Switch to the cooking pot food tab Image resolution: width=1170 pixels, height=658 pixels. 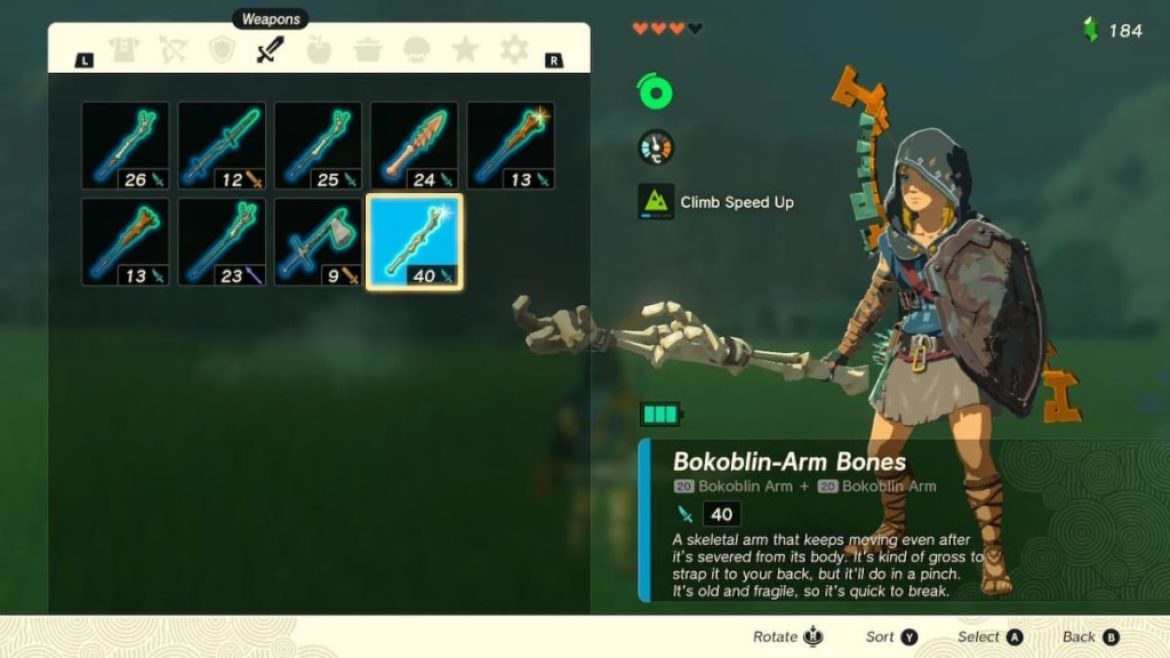point(368,50)
